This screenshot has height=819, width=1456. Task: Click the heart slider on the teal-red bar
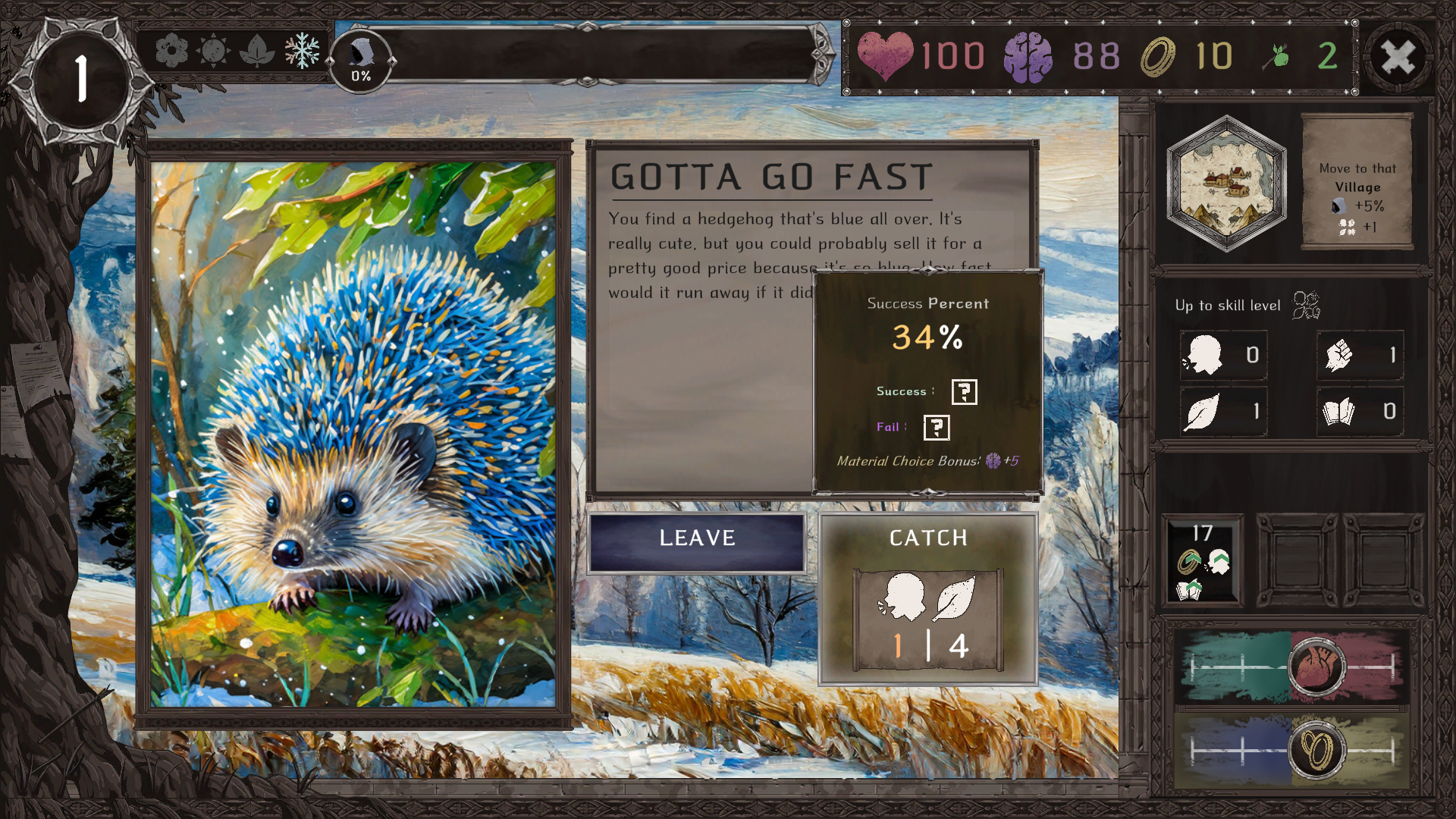1317,667
